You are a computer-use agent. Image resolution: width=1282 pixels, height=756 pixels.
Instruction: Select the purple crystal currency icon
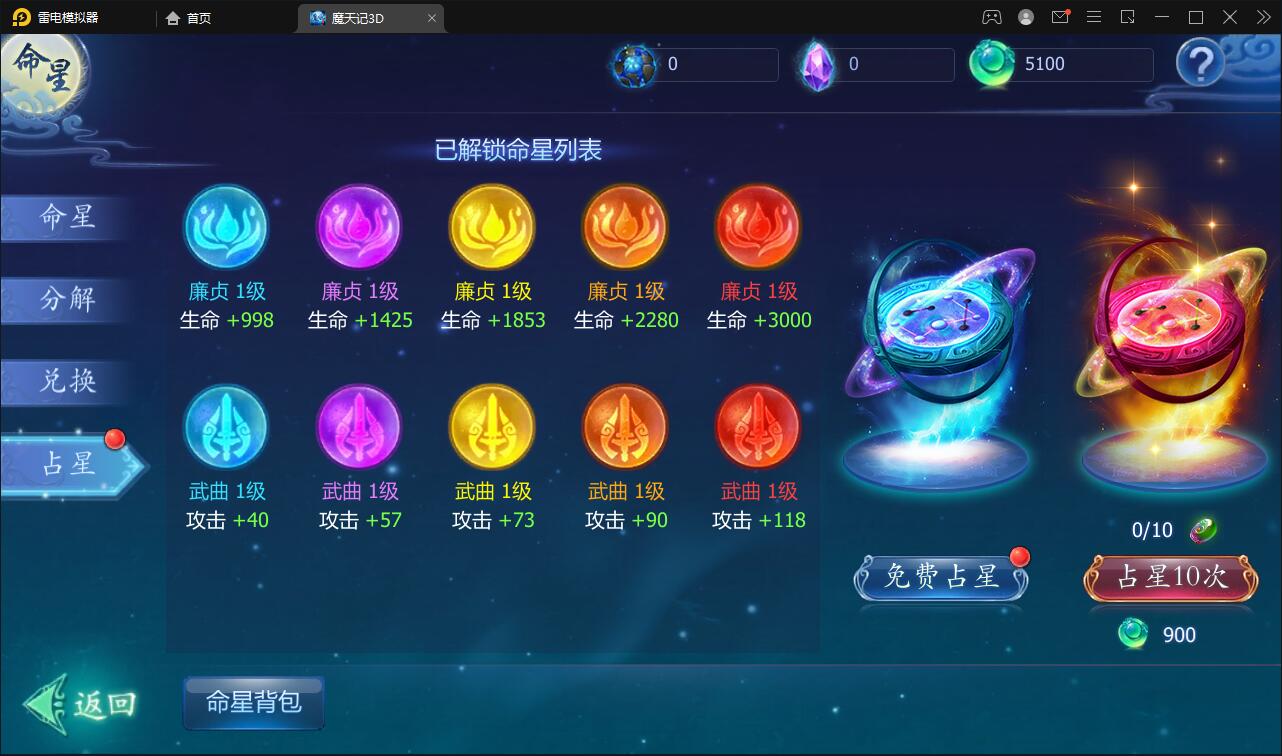[818, 64]
